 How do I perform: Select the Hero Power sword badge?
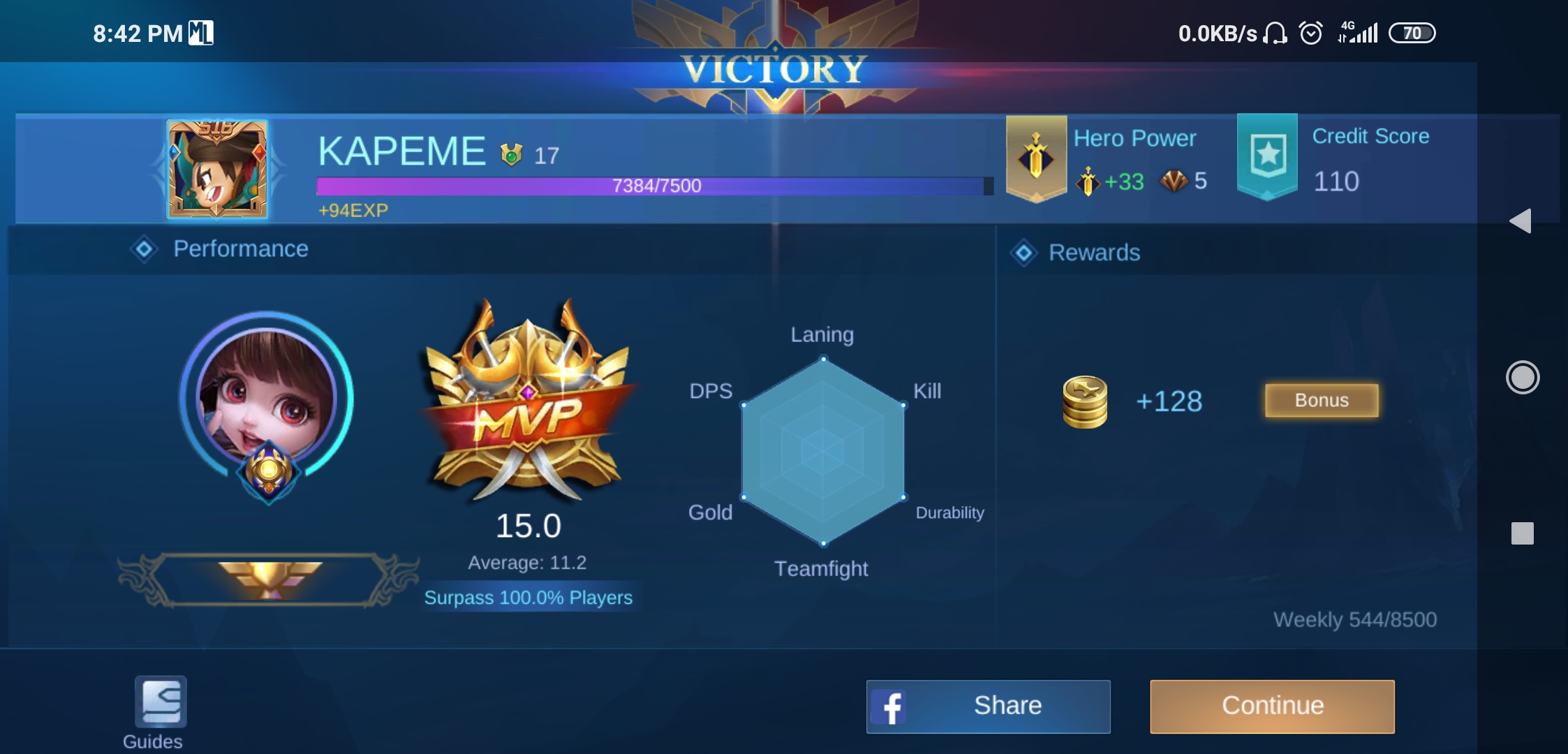[1035, 157]
